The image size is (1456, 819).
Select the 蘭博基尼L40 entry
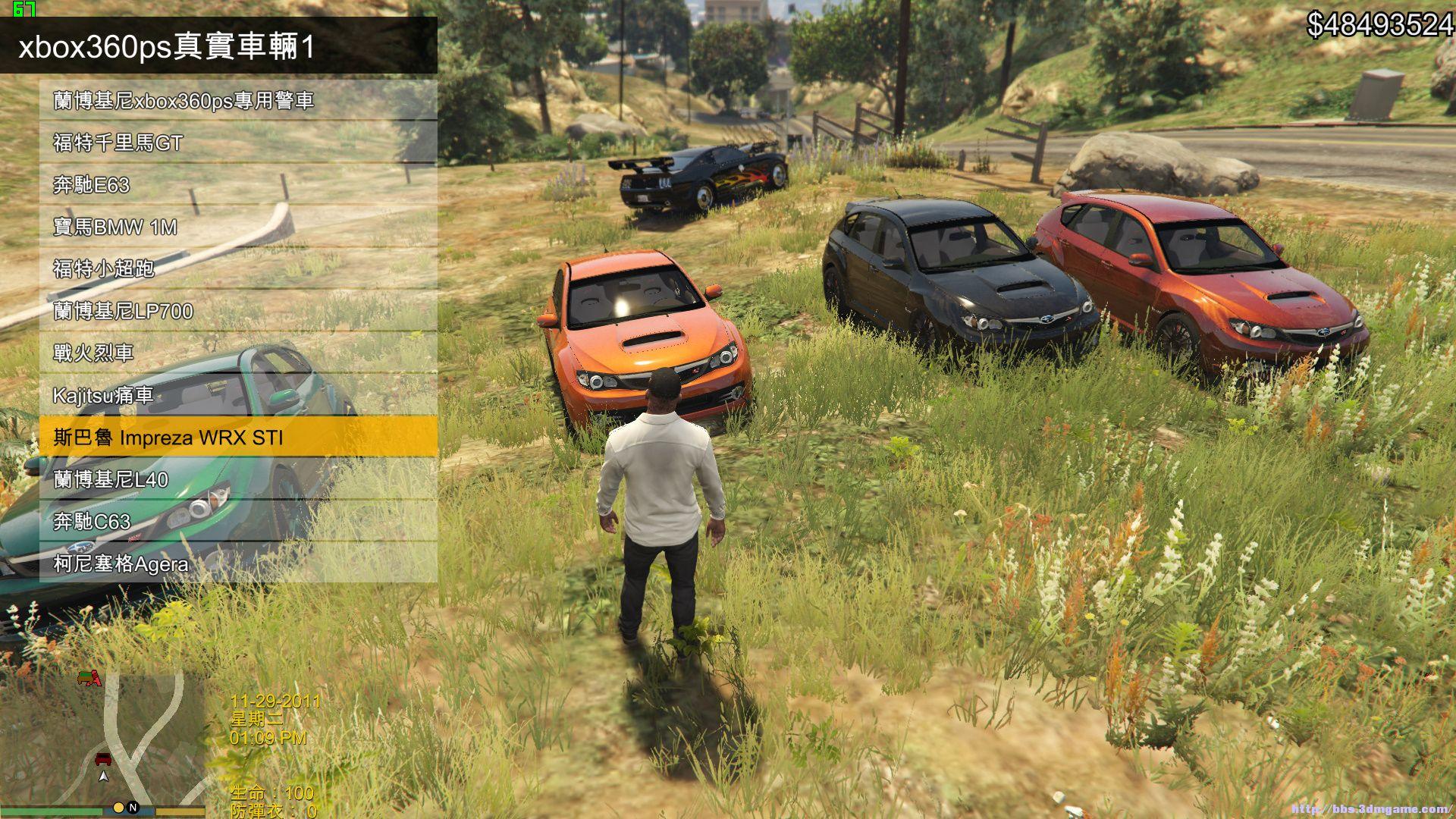[x=238, y=479]
